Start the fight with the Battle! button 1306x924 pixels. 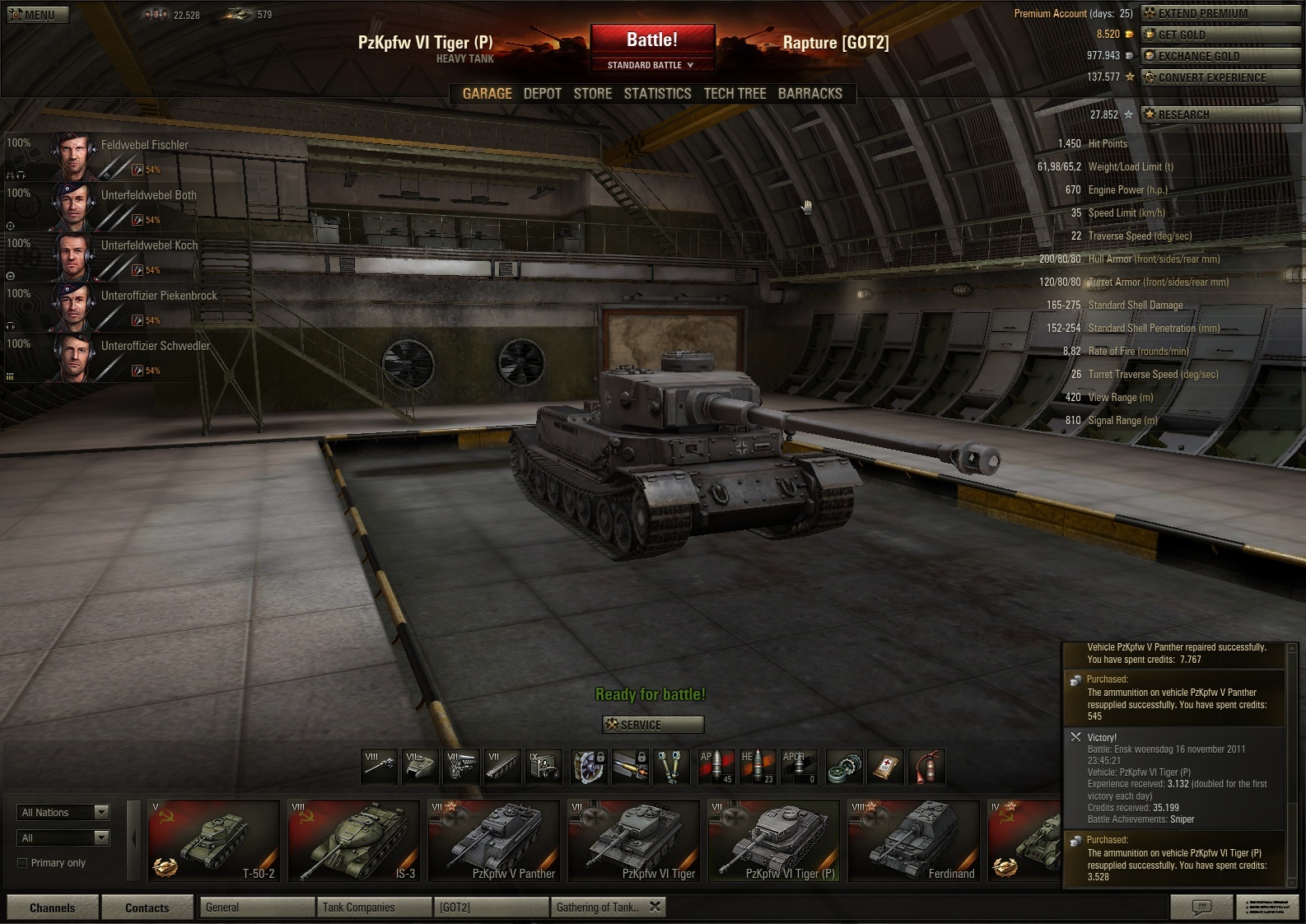(651, 40)
